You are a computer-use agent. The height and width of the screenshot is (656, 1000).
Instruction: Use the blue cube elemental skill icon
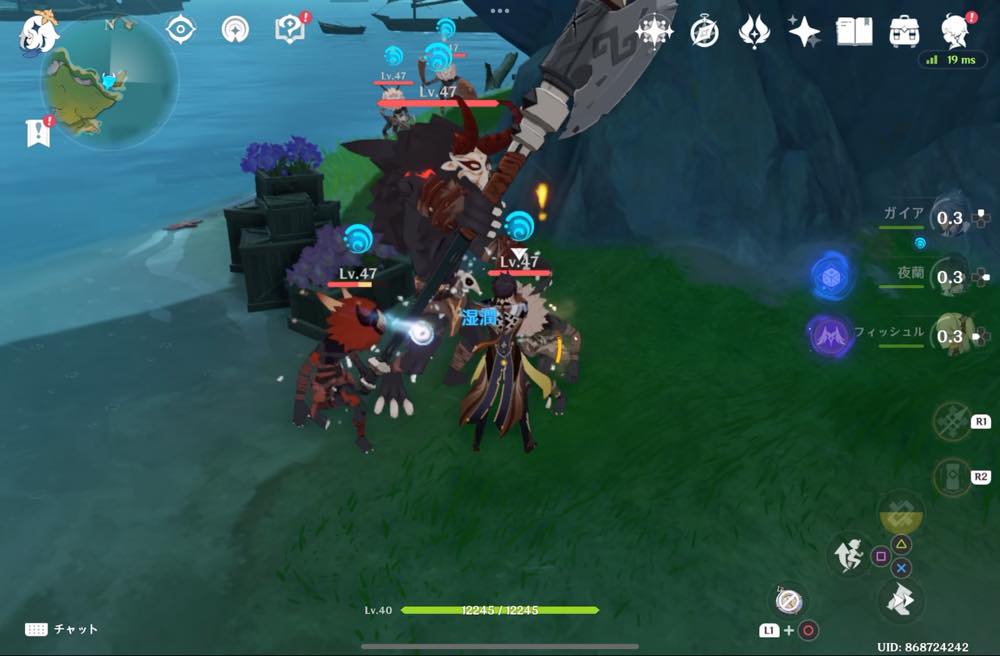[831, 276]
